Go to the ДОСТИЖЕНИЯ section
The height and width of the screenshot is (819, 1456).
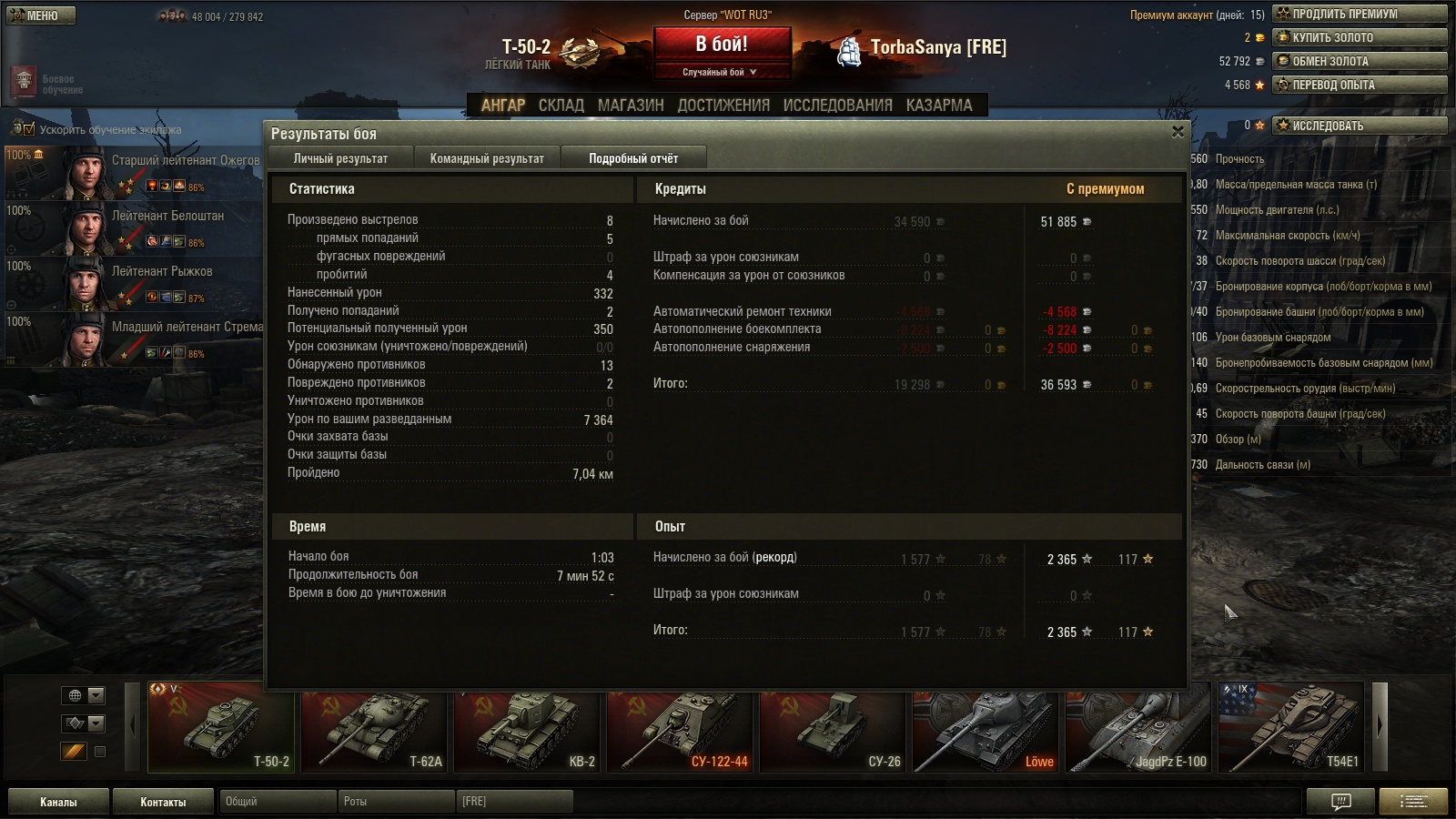(723, 106)
